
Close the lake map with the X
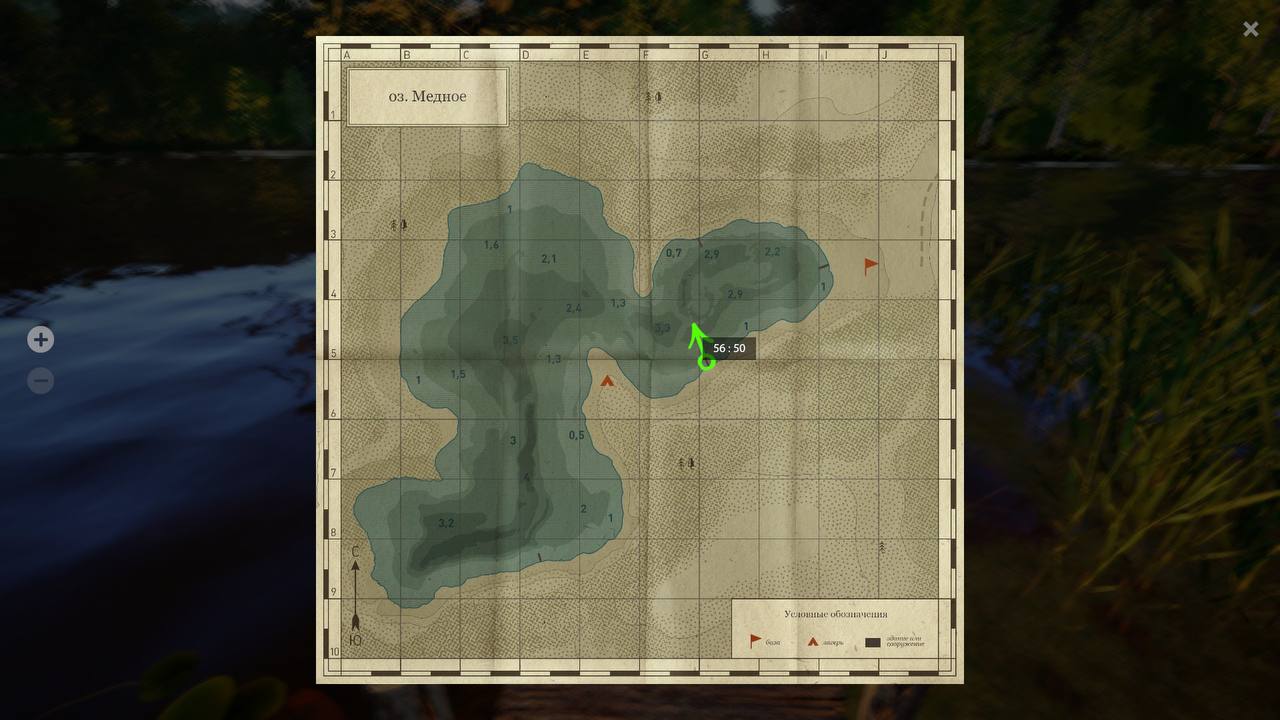[1250, 29]
